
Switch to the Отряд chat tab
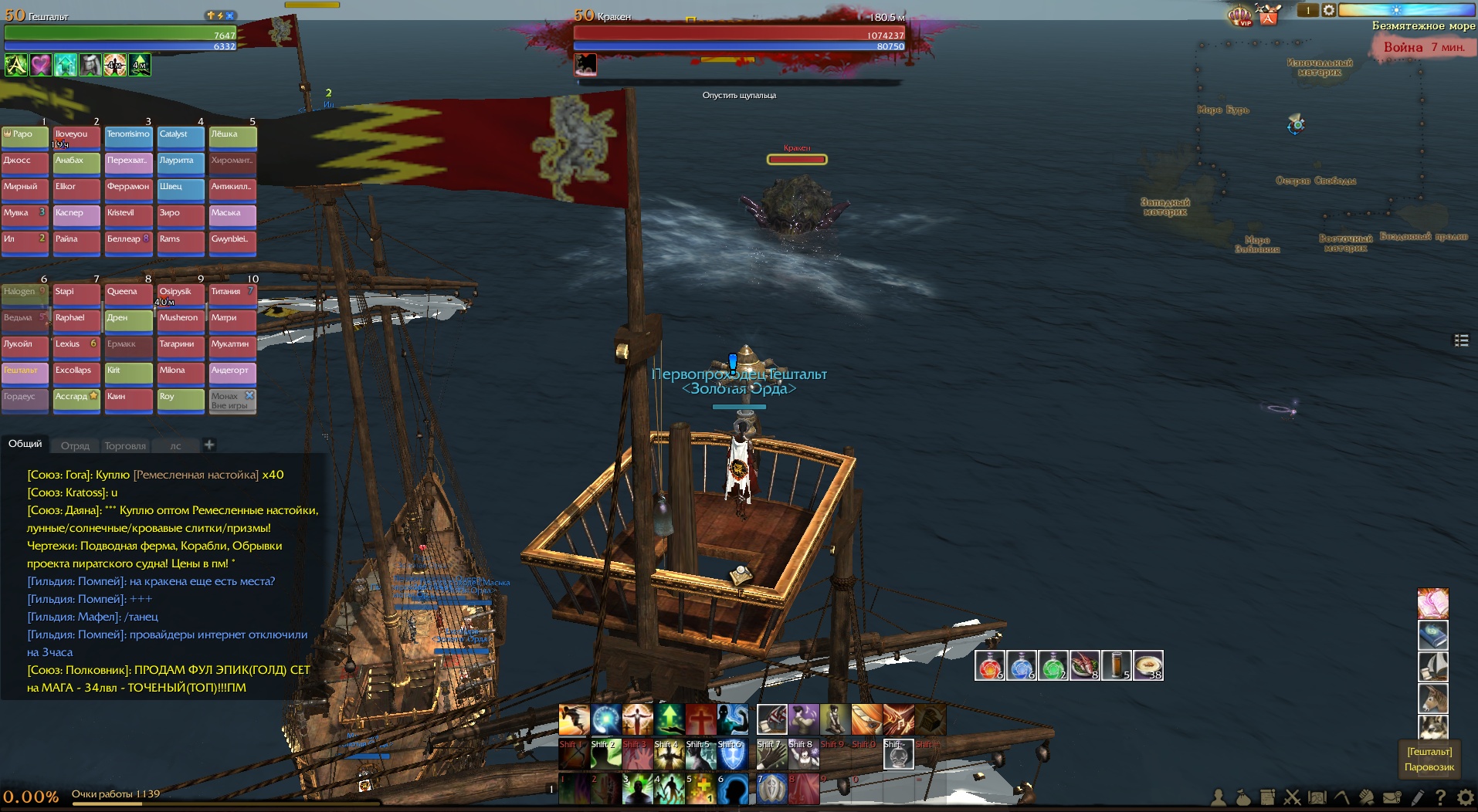pyautogui.click(x=75, y=445)
